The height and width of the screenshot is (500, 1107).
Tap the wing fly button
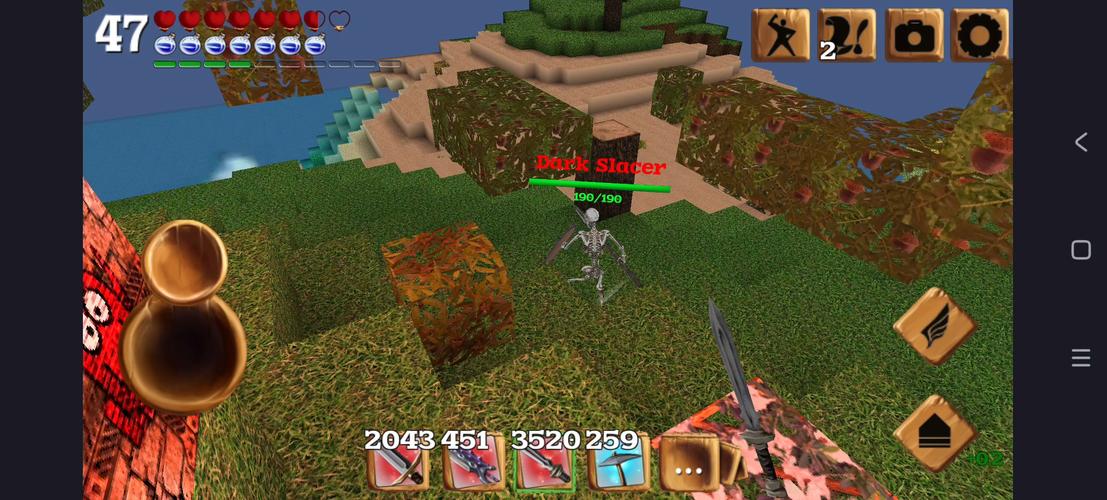(935, 326)
